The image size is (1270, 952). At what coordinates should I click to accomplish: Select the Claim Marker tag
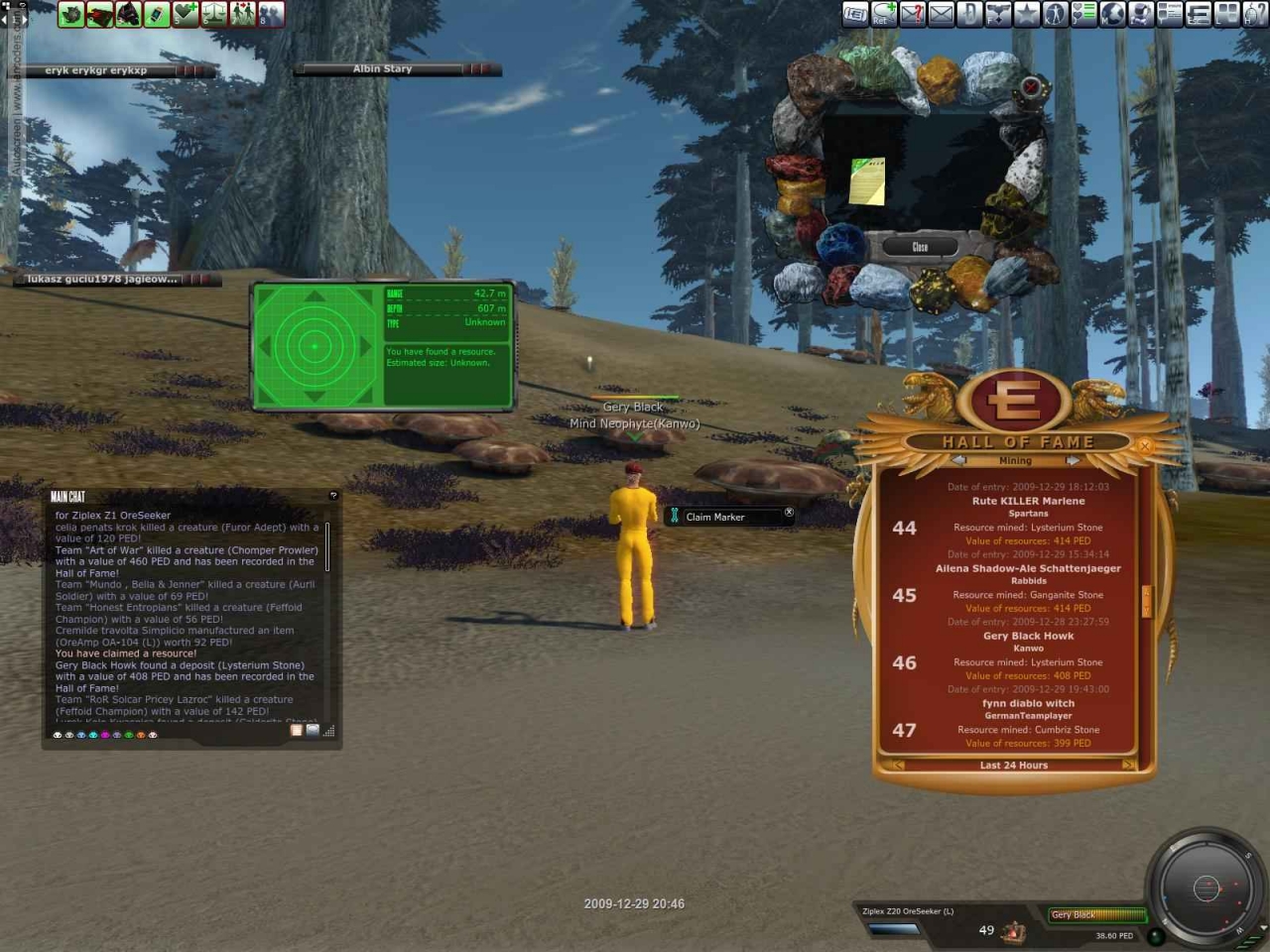[x=714, y=517]
